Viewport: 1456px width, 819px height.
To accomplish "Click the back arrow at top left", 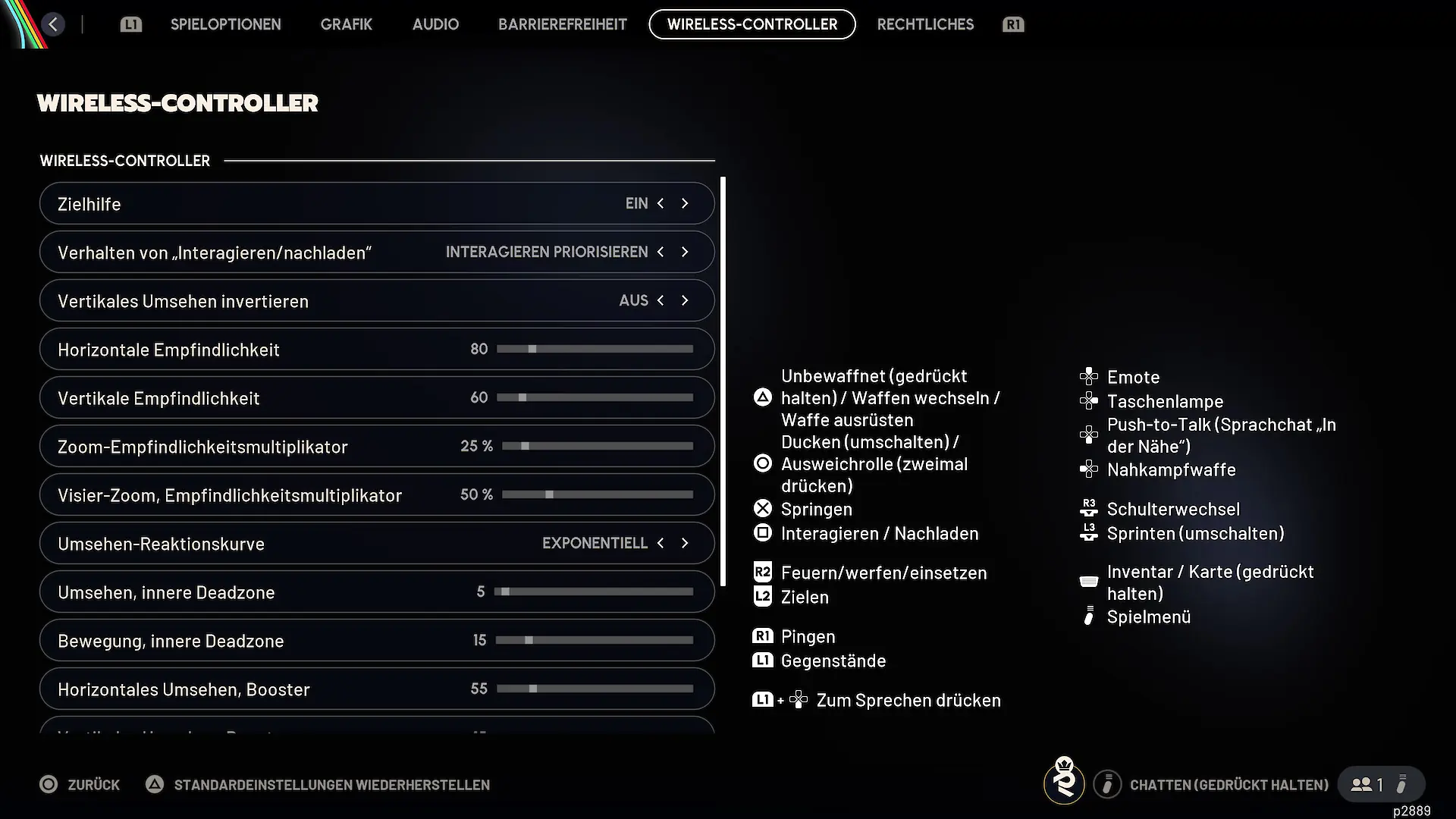I will click(53, 24).
